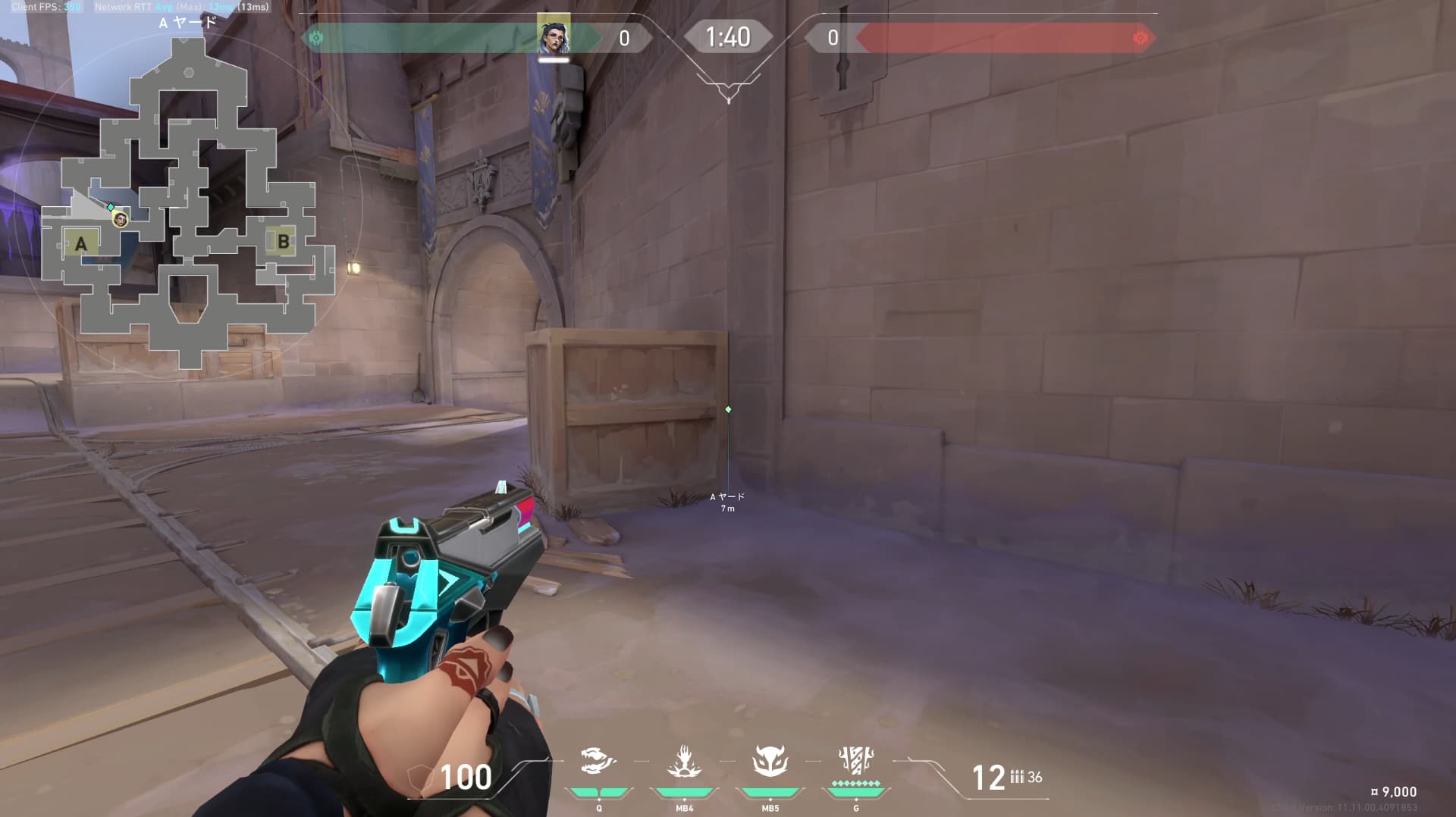The height and width of the screenshot is (817, 1456).
Task: Activate the Q ability with jaws icon
Action: point(598,761)
